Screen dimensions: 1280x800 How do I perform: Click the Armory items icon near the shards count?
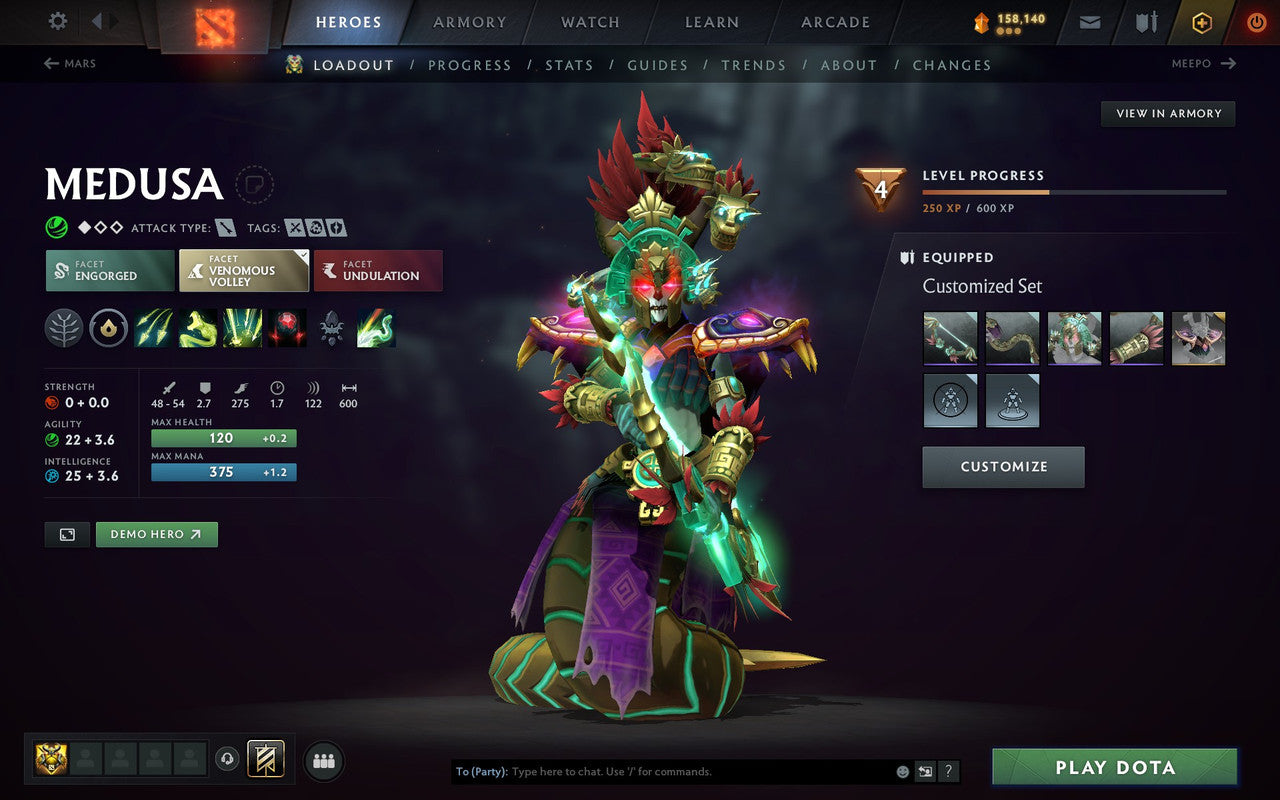[x=1145, y=21]
